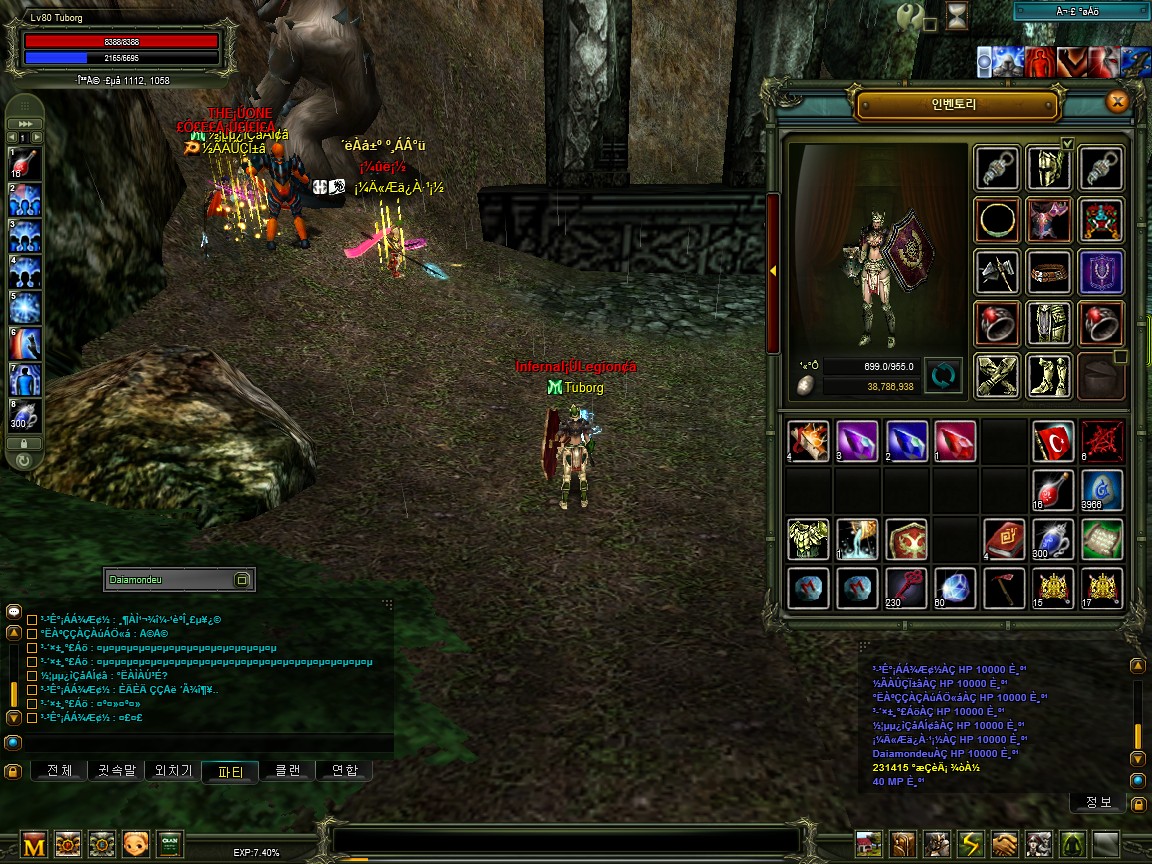Click the inventory refresh arrows button
Image resolution: width=1152 pixels, height=864 pixels.
pos(943,375)
